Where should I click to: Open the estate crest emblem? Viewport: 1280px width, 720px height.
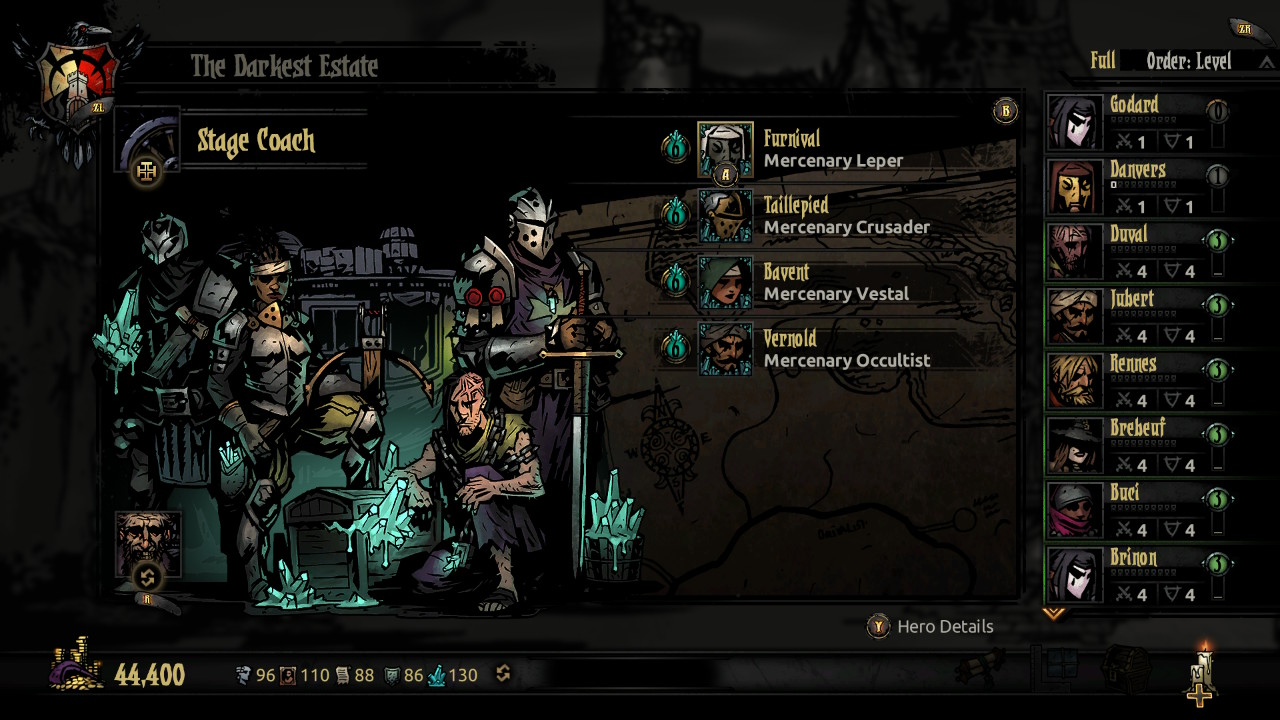pos(78,75)
